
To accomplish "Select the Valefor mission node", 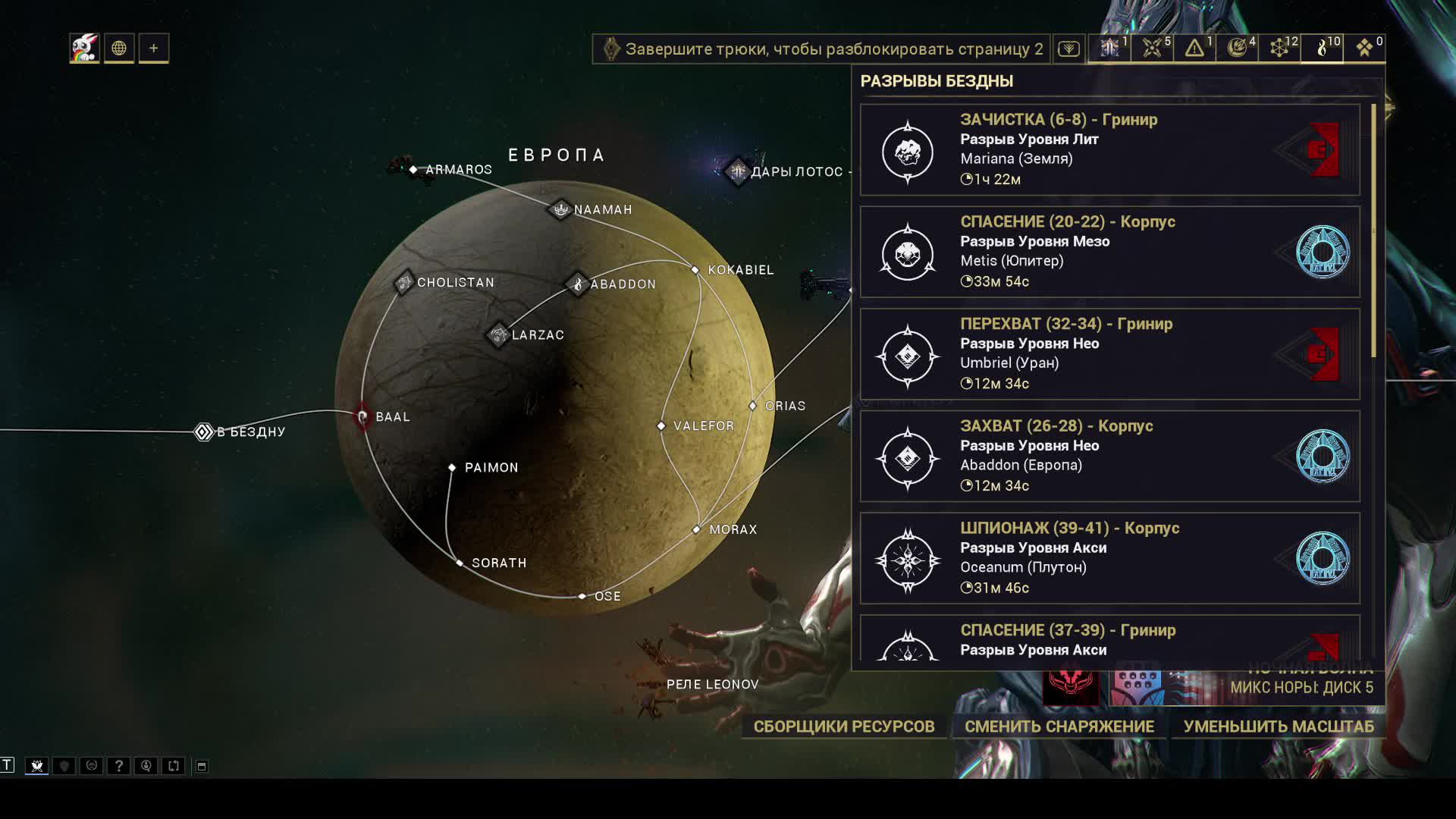I will click(x=661, y=426).
